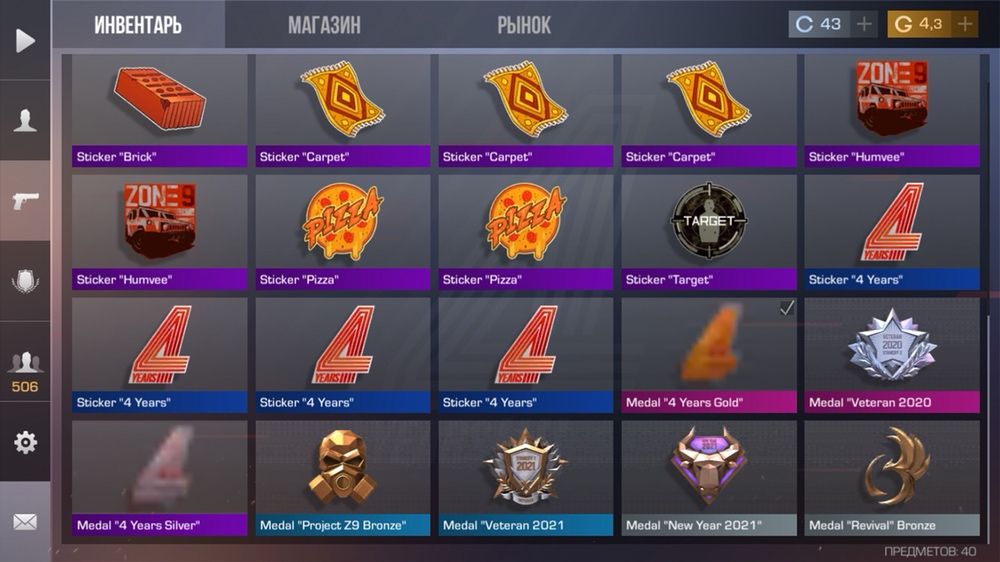Add gold with the plus button
The height and width of the screenshot is (562, 1000).
(x=965, y=24)
